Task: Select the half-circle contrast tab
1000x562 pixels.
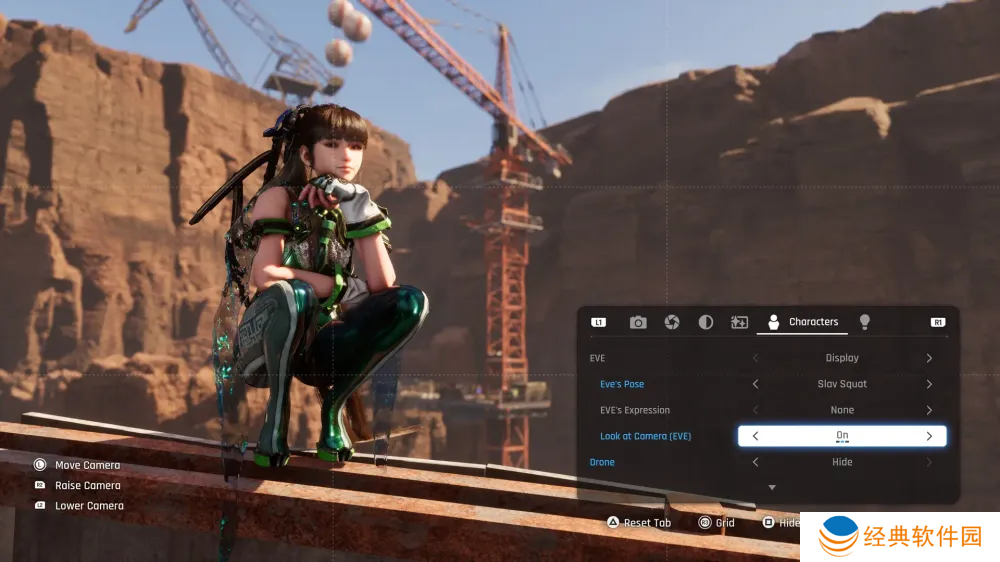Action: [x=706, y=322]
